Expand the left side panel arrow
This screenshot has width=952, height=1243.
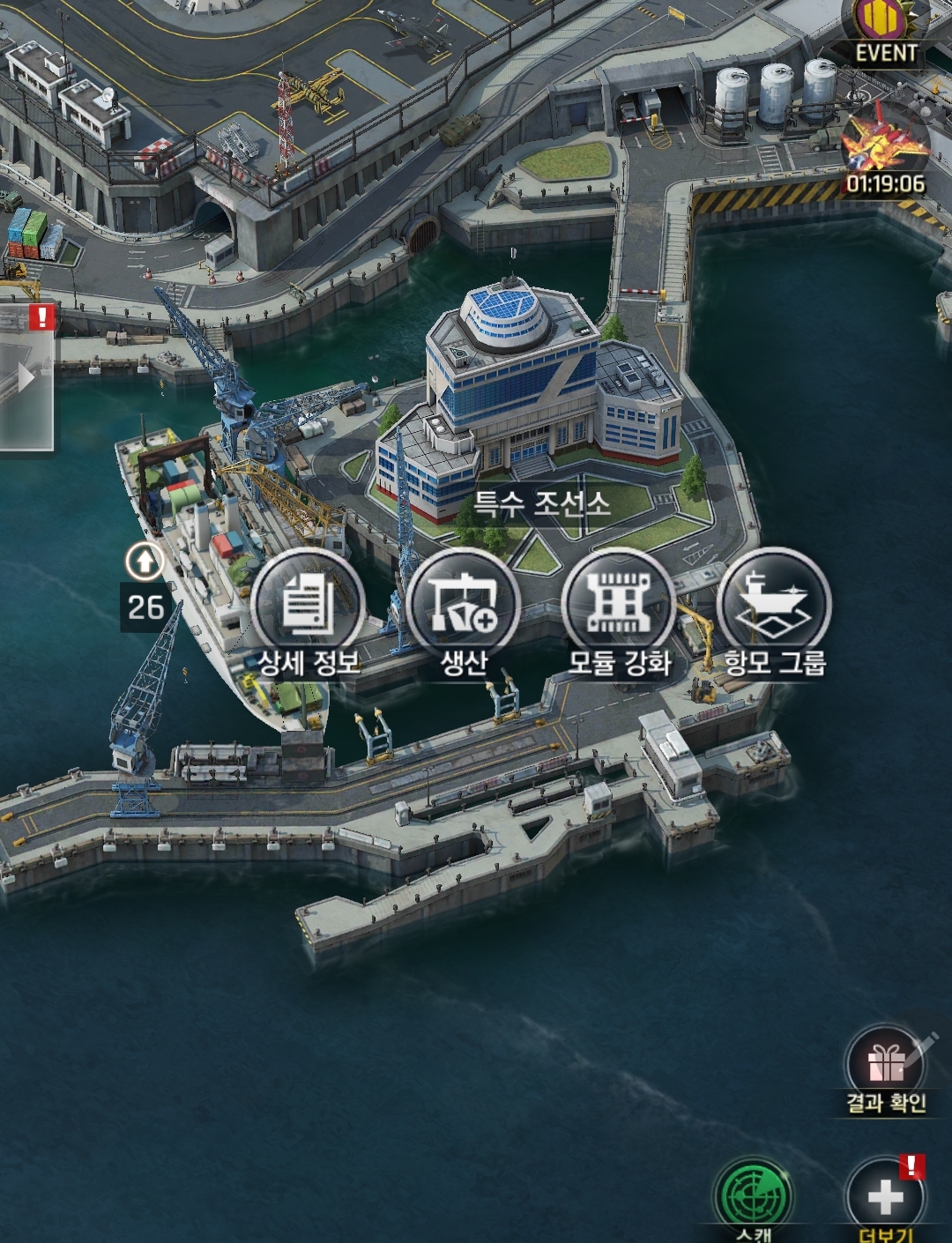click(x=26, y=377)
